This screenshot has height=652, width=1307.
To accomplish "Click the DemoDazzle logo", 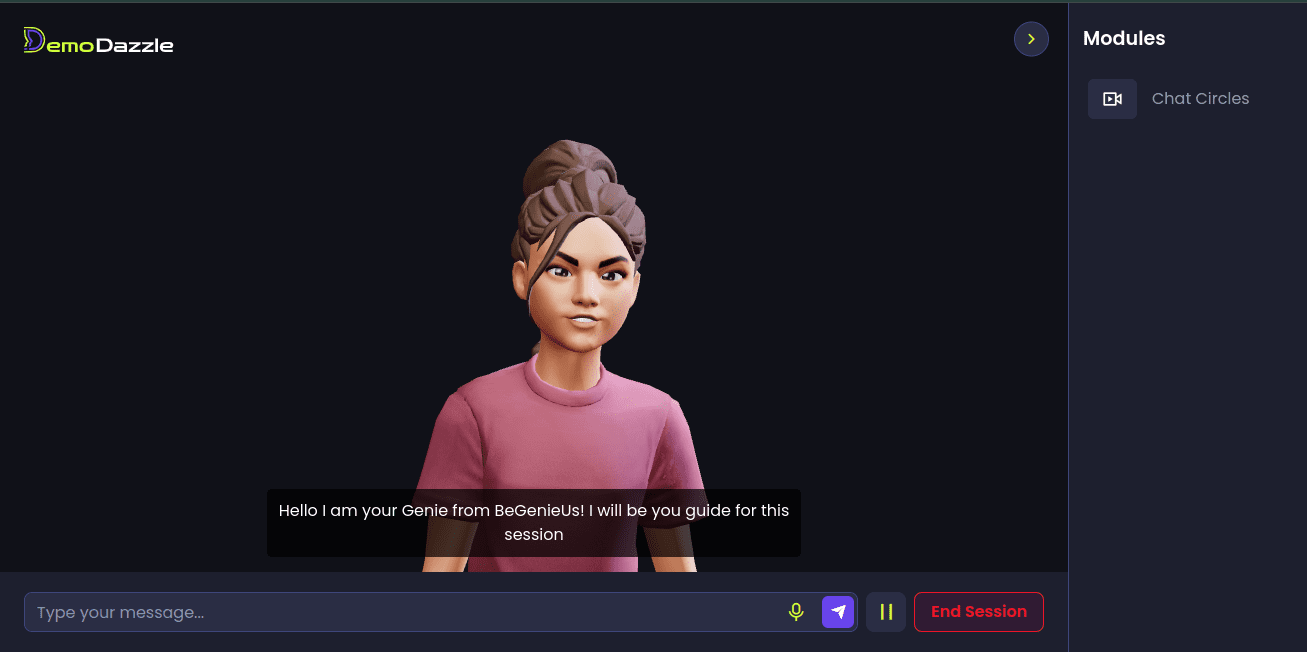I will 99,41.
